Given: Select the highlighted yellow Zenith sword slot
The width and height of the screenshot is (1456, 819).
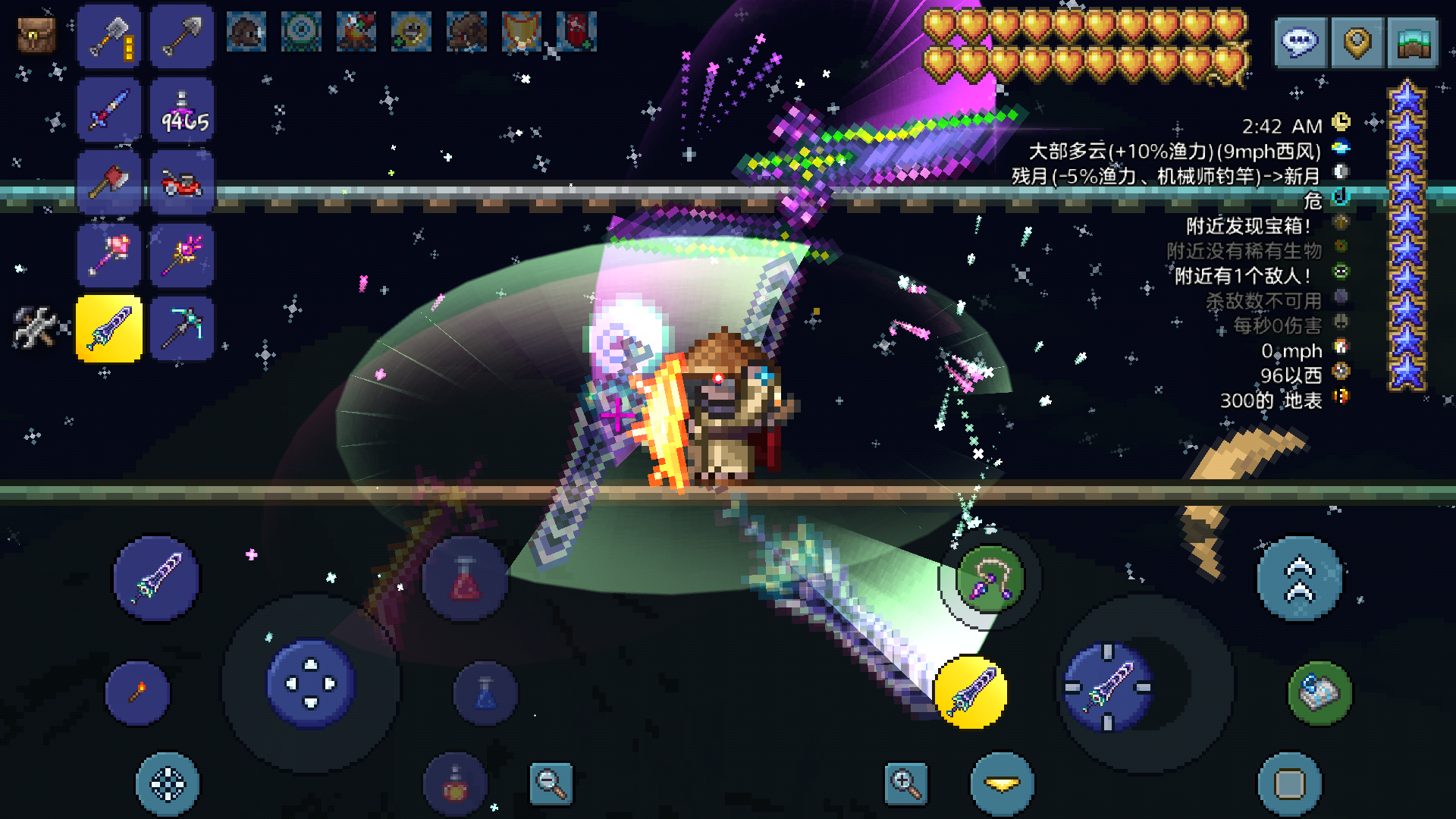Looking at the screenshot, I should tap(109, 328).
